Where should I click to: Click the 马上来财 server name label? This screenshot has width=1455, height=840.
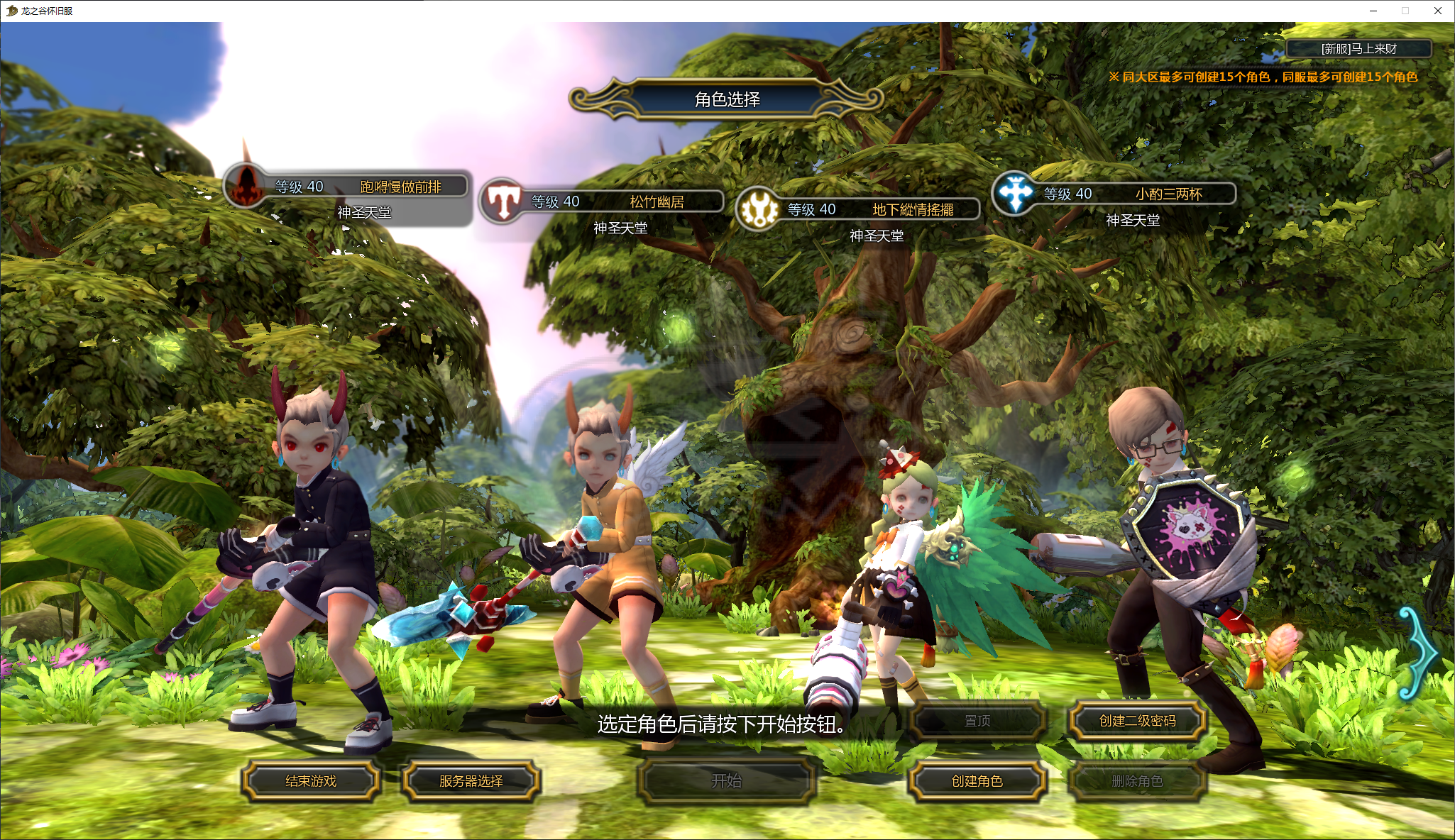1358,49
